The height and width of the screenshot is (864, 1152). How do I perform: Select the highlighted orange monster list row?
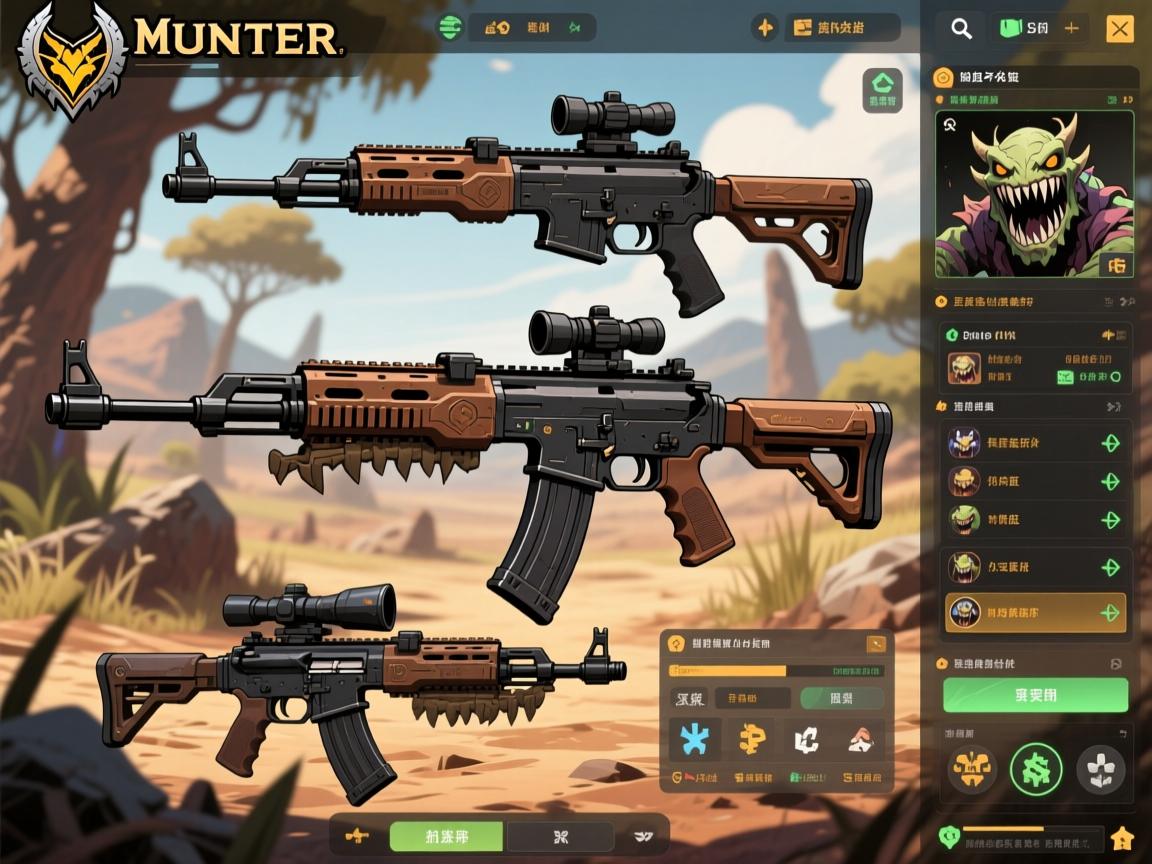click(1035, 612)
